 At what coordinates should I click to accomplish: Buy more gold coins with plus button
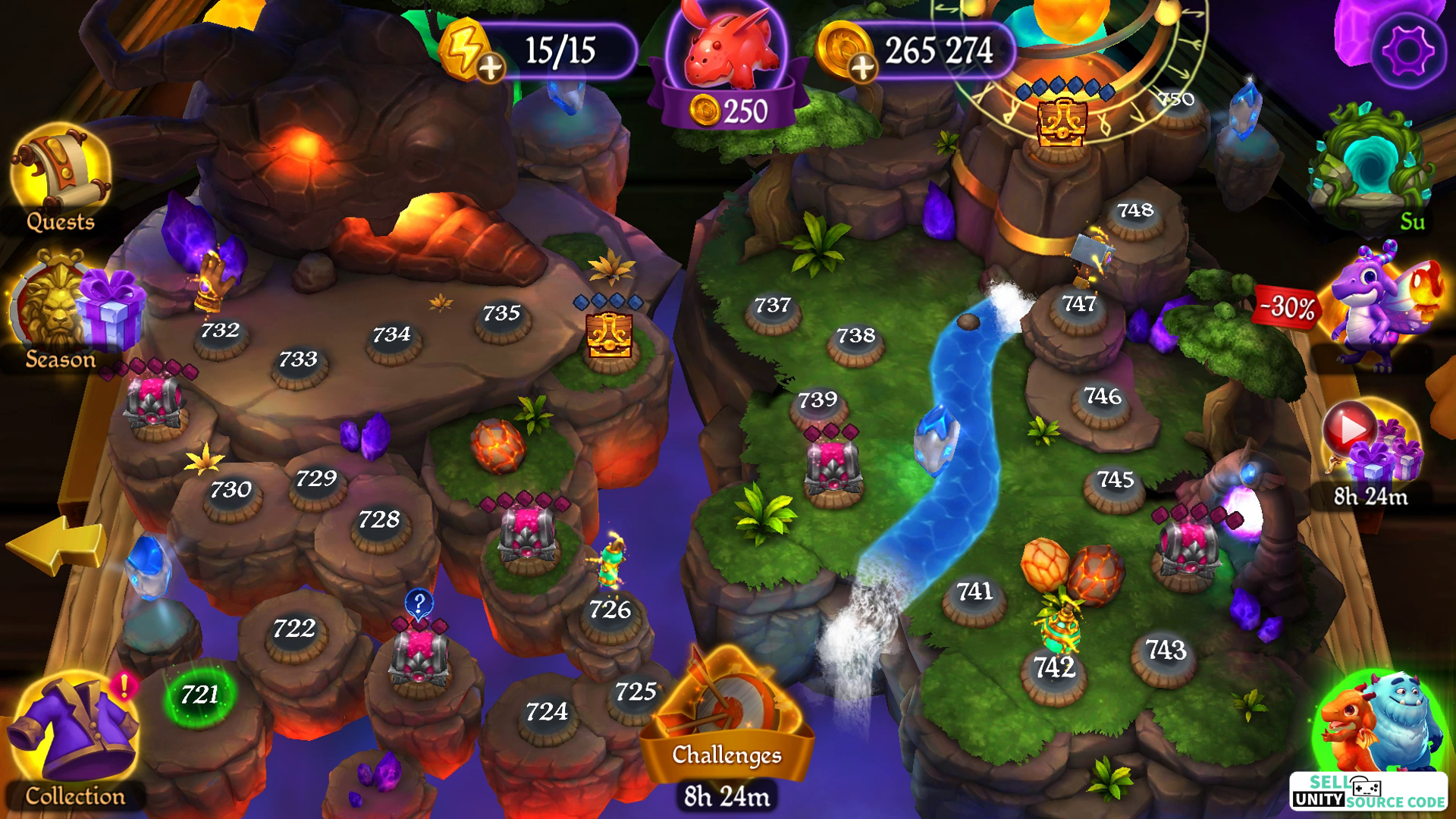[862, 68]
